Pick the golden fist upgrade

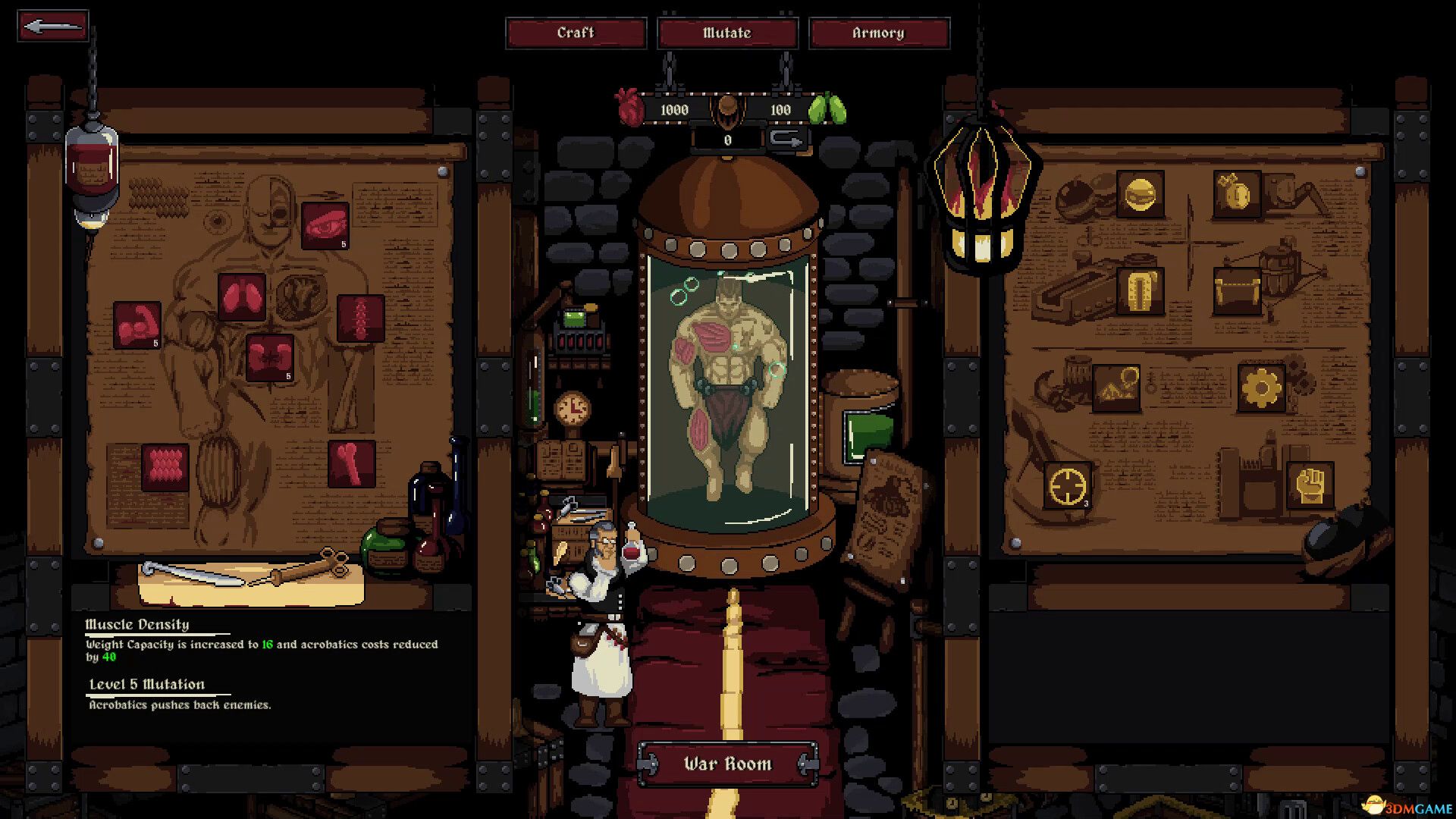click(1310, 485)
